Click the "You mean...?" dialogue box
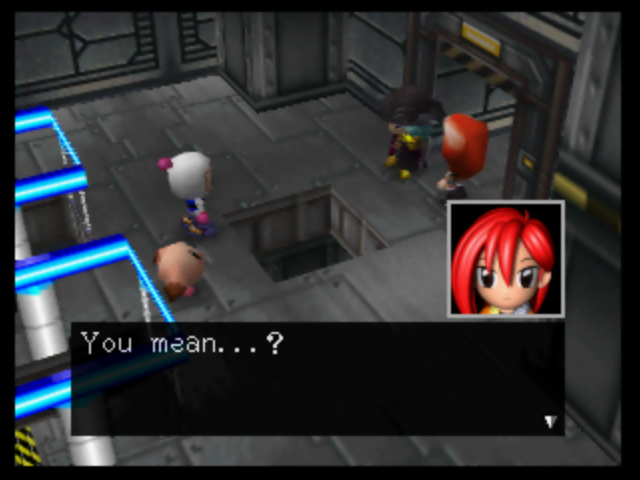Viewport: 640px width, 480px height. (316, 378)
